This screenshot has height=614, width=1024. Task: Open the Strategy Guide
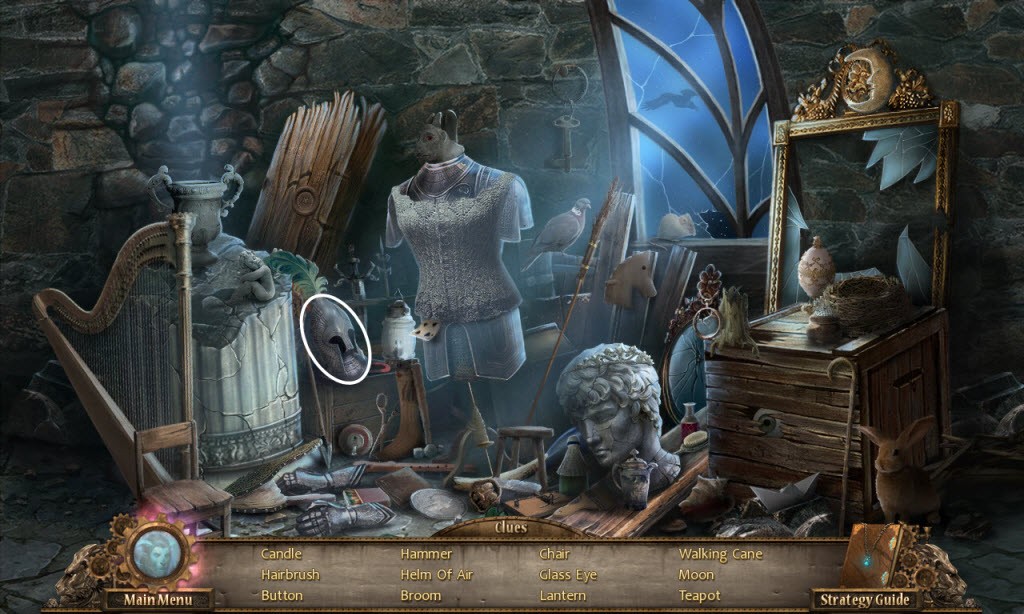coord(865,600)
